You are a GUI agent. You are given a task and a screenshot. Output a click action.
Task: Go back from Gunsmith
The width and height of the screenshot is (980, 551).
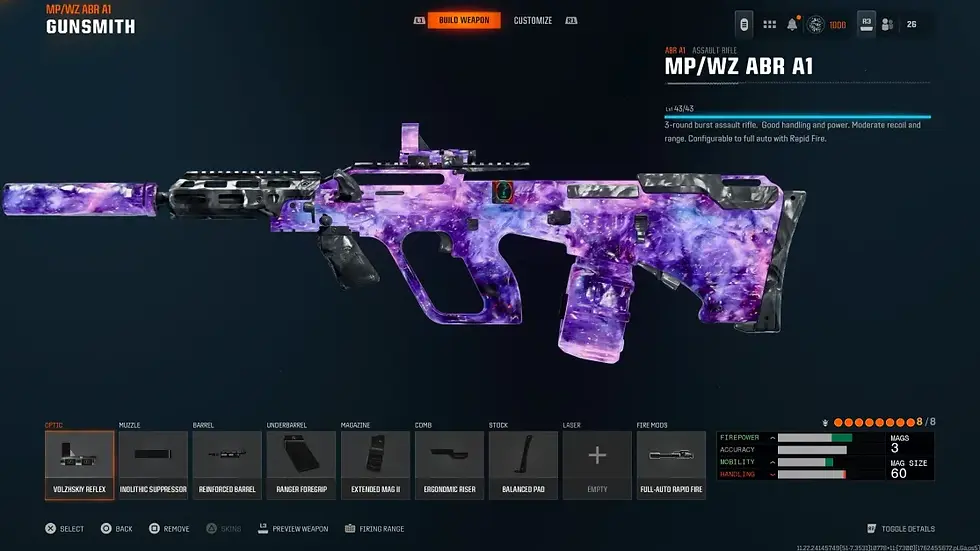point(116,528)
